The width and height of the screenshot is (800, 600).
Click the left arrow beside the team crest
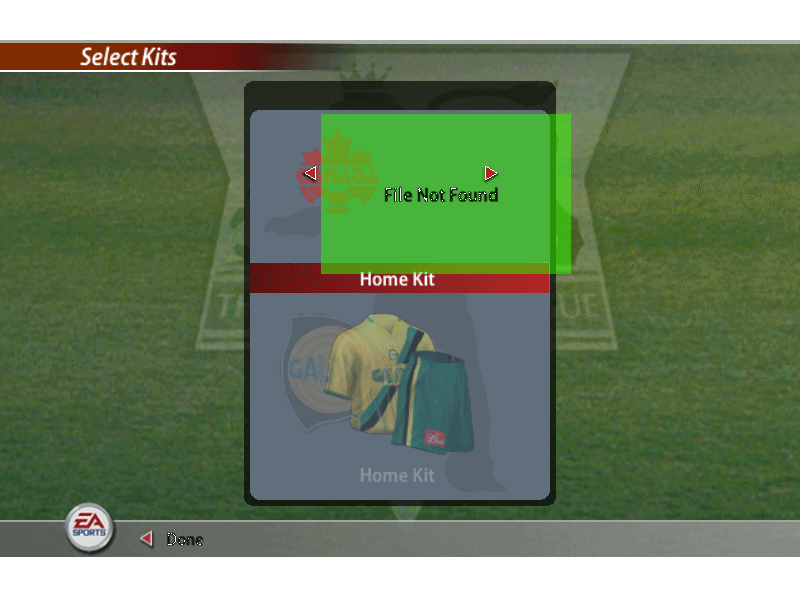(x=310, y=174)
